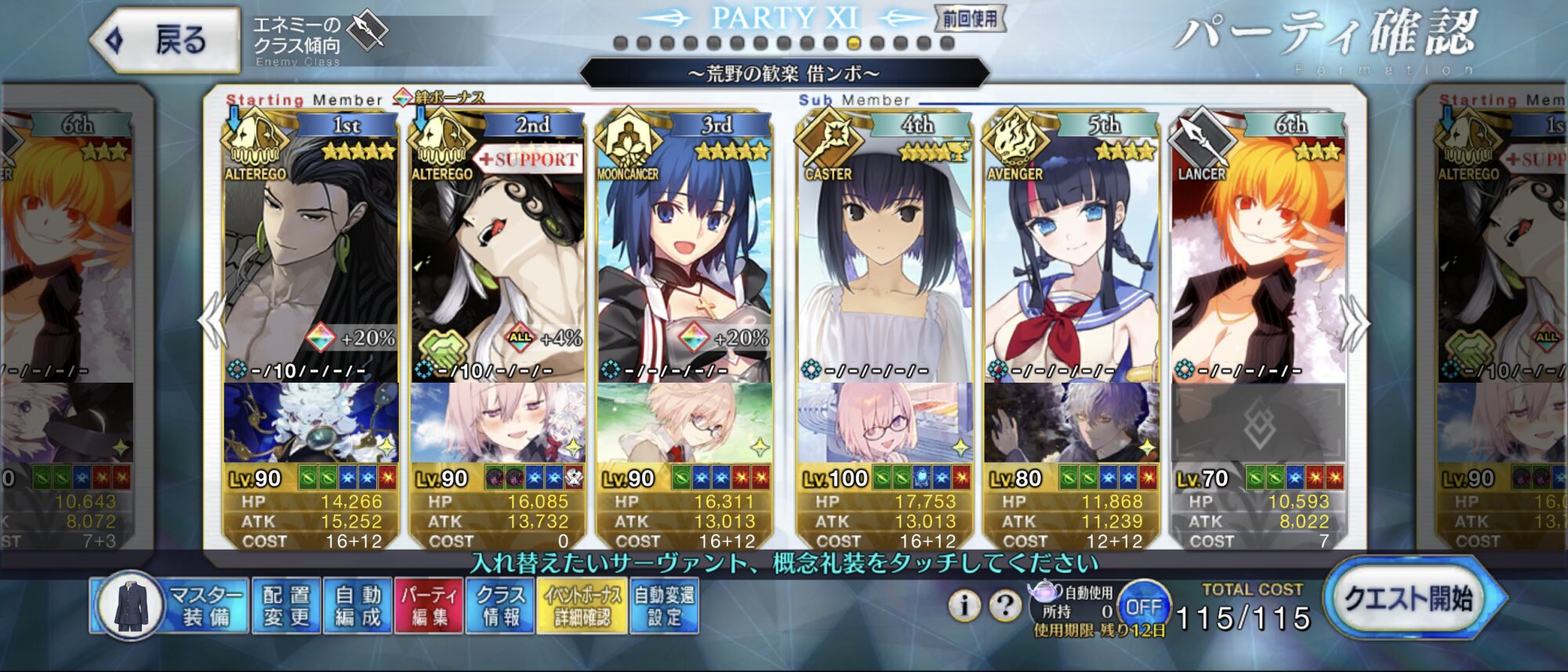Switch to previous party with left arrow
The image size is (1568, 672).
(x=213, y=321)
